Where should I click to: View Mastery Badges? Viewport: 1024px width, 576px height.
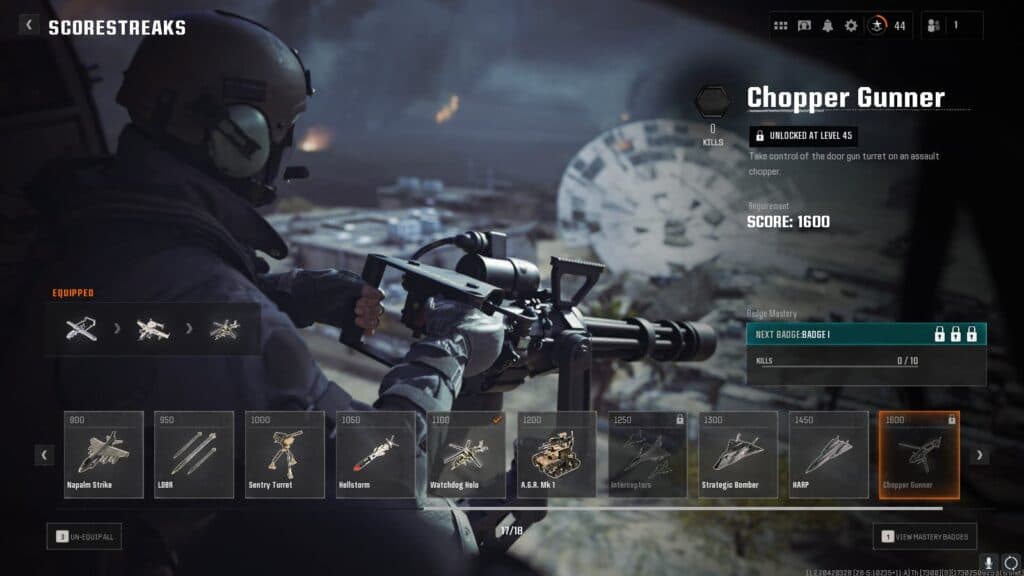tap(925, 537)
